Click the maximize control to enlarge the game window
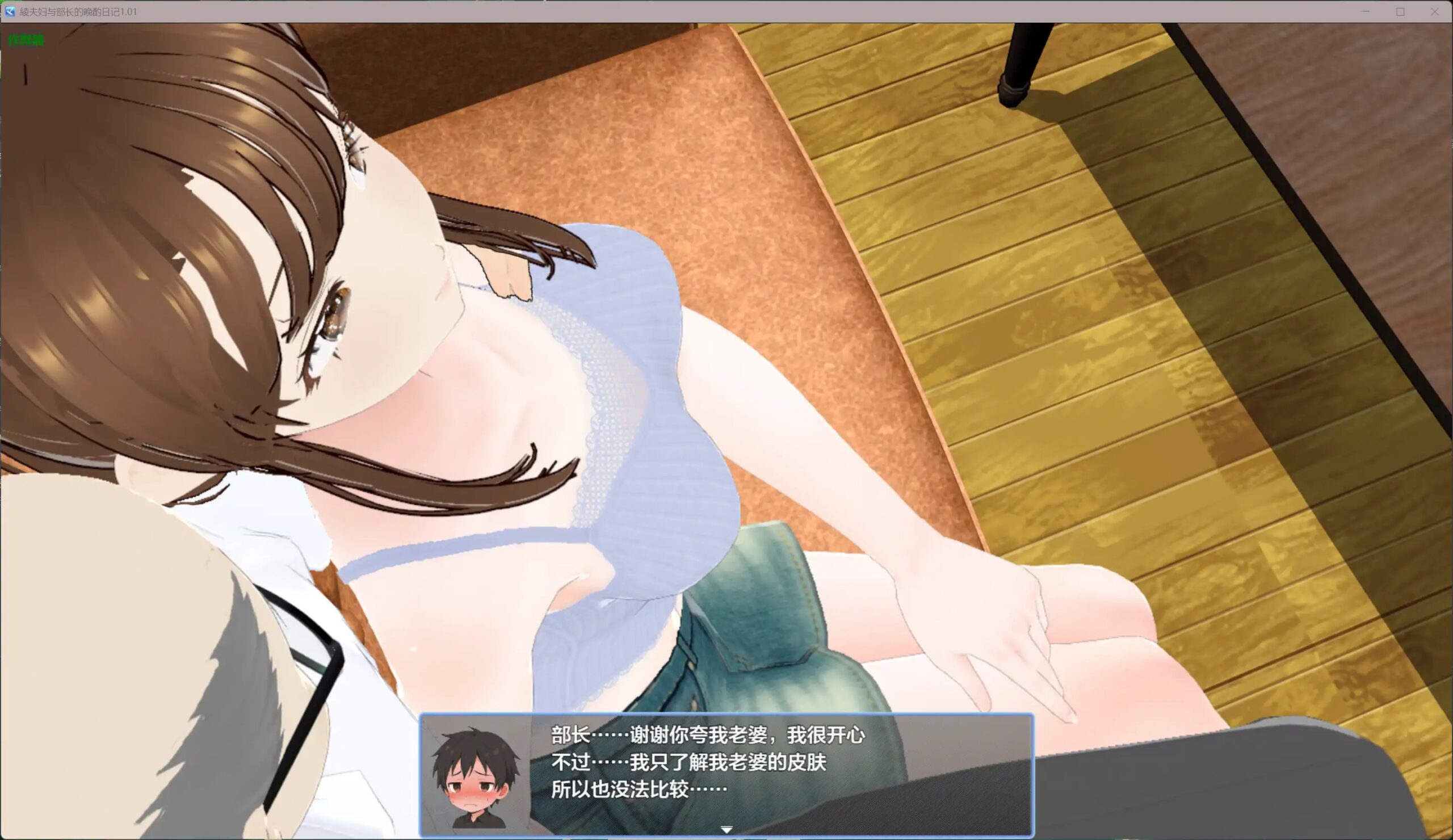Viewport: 1453px width, 840px height. tap(1400, 11)
